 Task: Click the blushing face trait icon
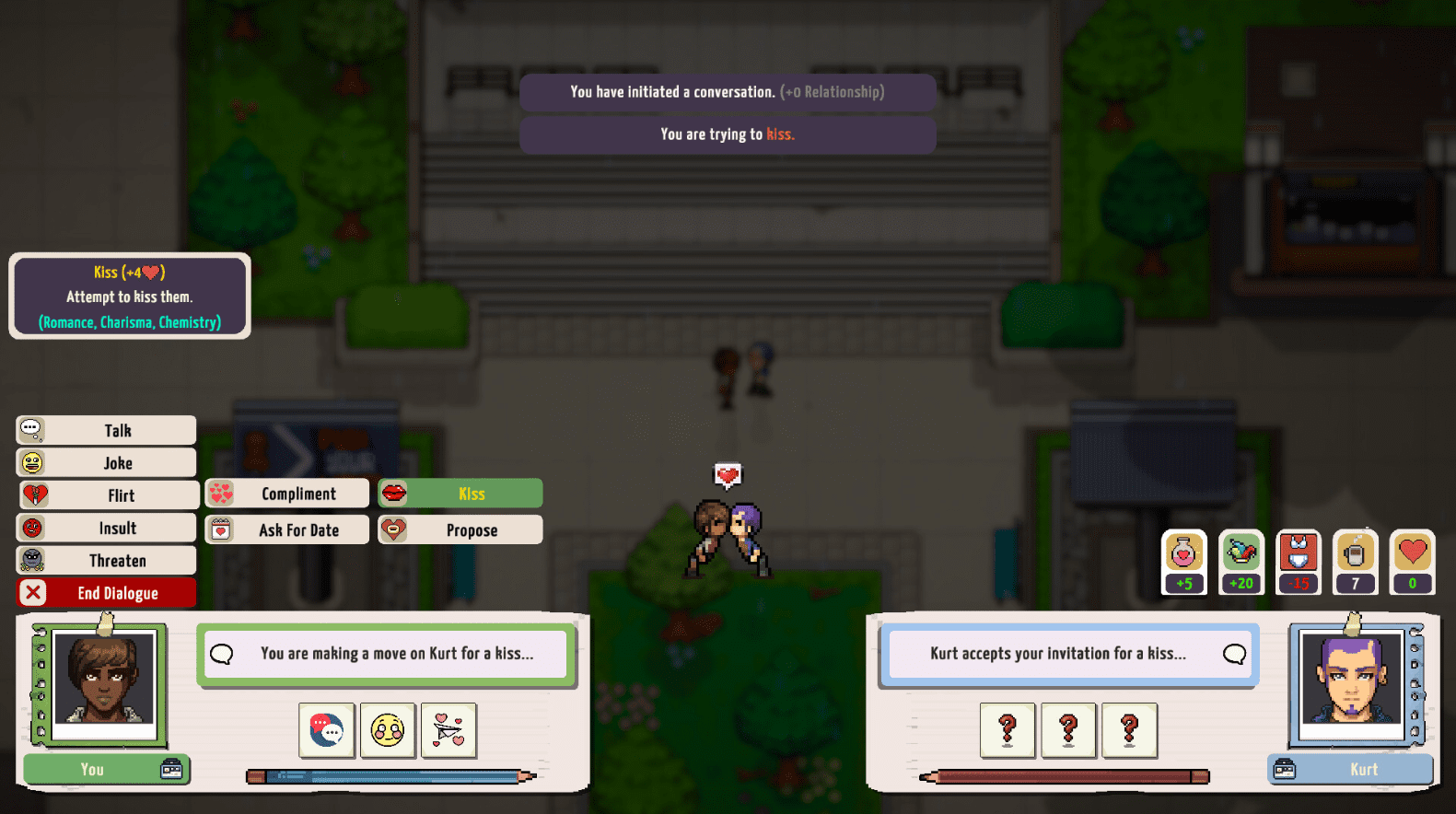[x=388, y=730]
